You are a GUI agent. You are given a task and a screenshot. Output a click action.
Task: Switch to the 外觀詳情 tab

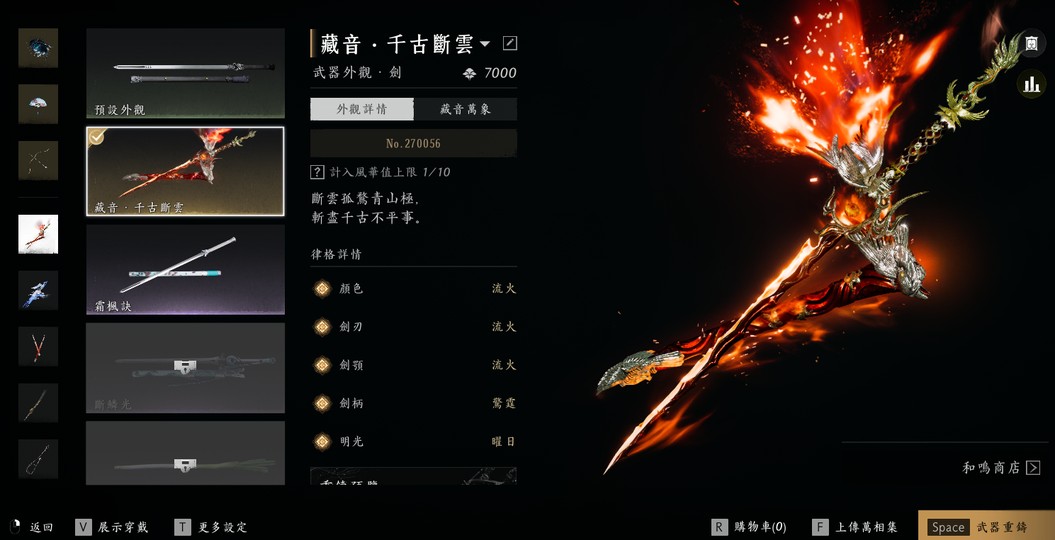coord(361,109)
